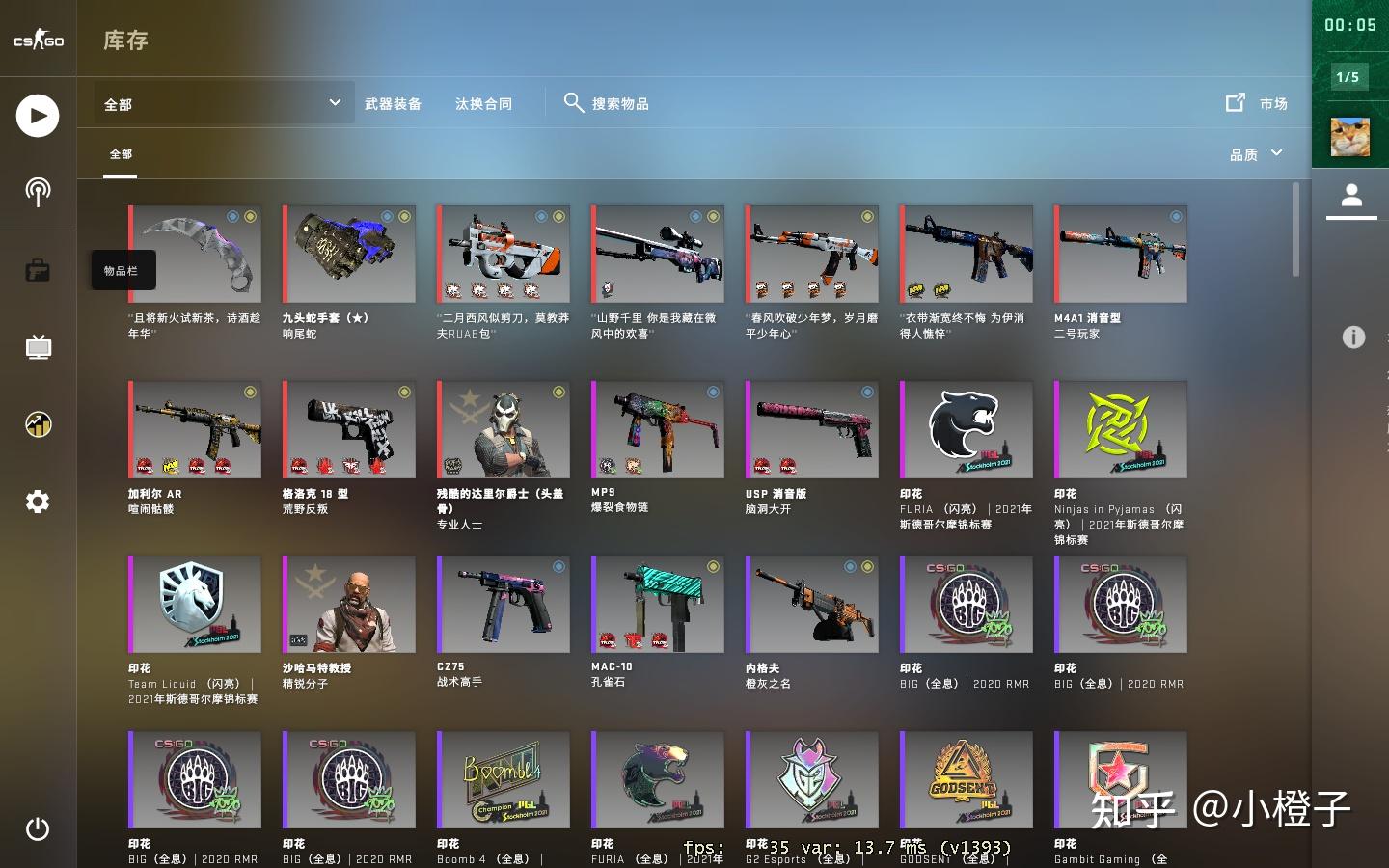Screen dimensions: 1389x868
Task: Open the friends panel icon on the right
Action: (1352, 196)
